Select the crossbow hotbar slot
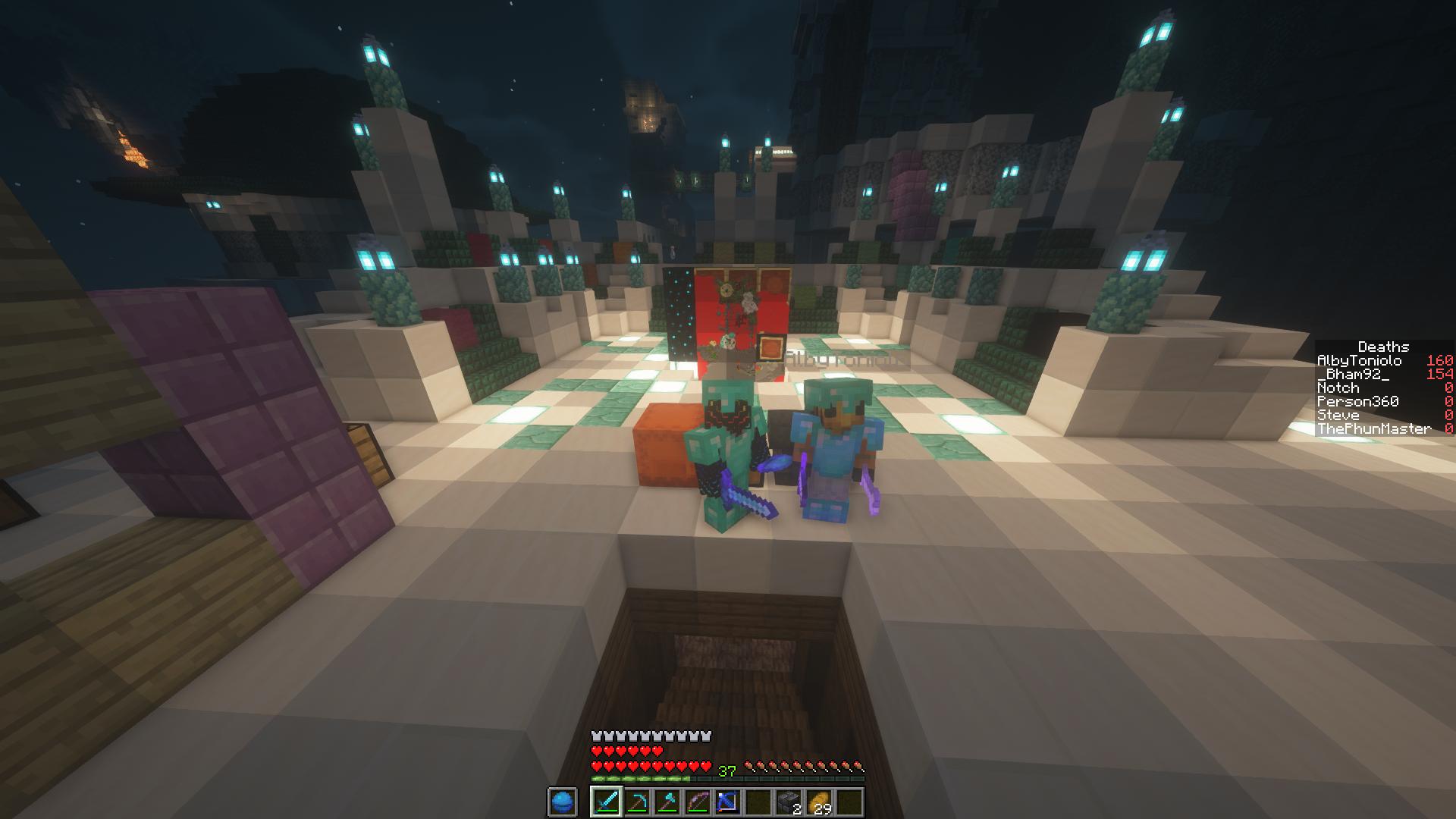 (727, 802)
